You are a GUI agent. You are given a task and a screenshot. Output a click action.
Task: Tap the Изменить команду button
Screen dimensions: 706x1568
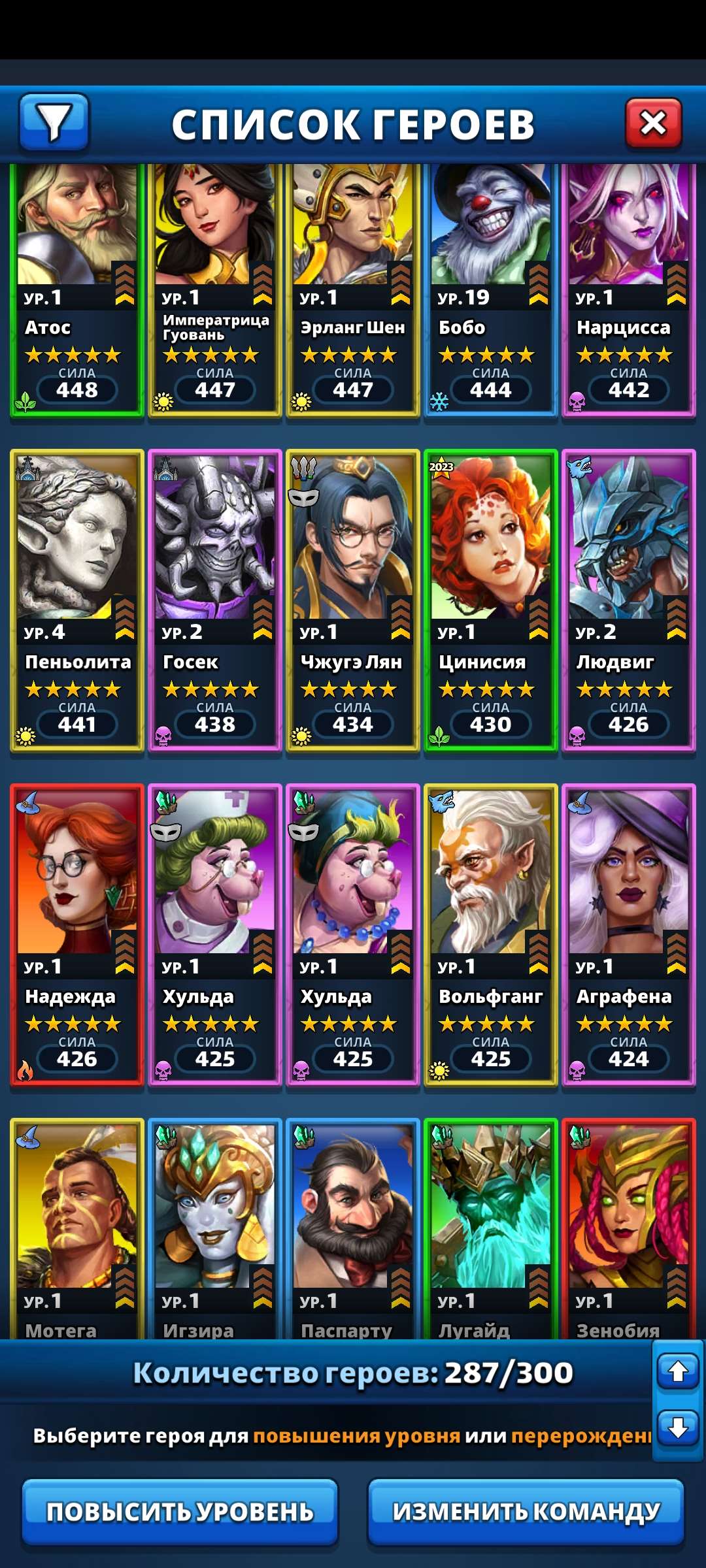pos(526,1511)
